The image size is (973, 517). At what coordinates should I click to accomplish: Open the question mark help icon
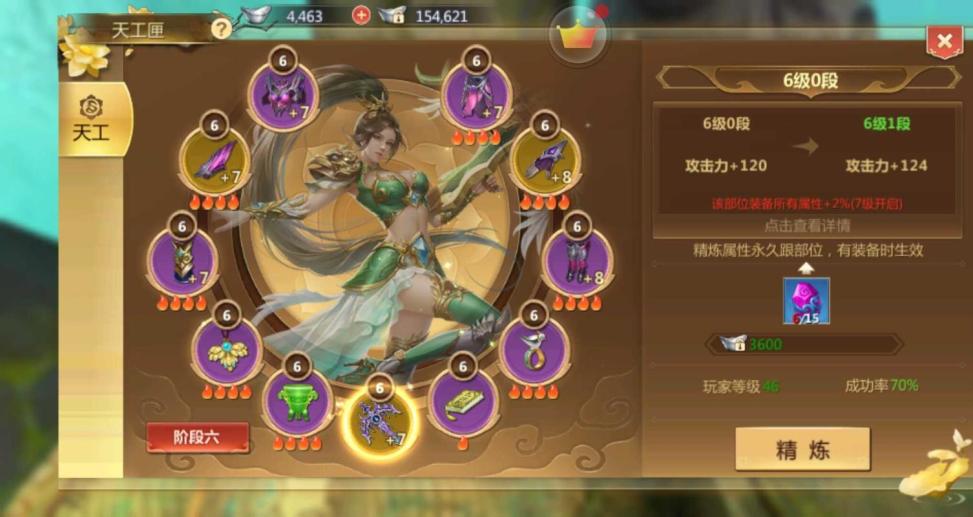tap(221, 28)
